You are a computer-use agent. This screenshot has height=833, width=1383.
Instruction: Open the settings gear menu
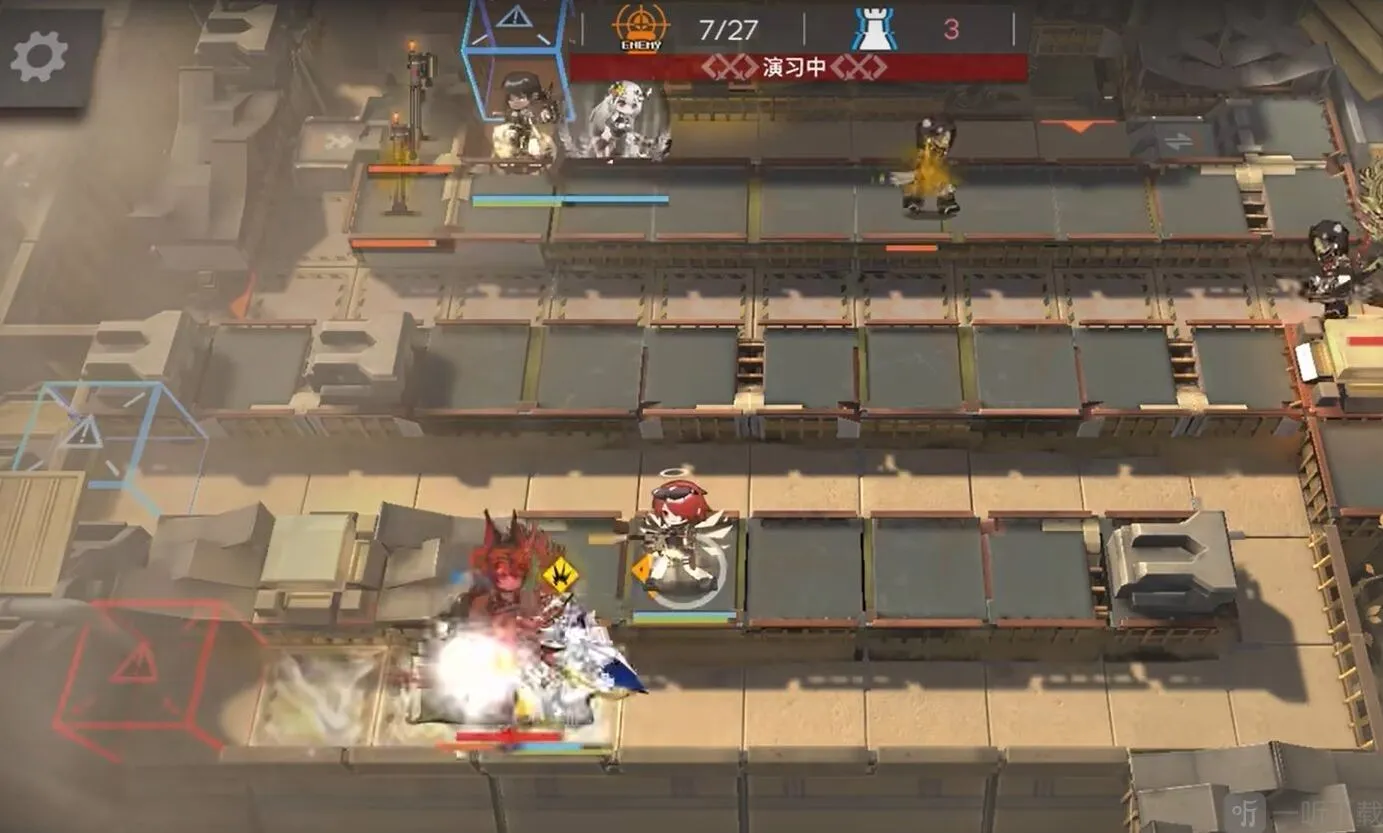click(40, 56)
